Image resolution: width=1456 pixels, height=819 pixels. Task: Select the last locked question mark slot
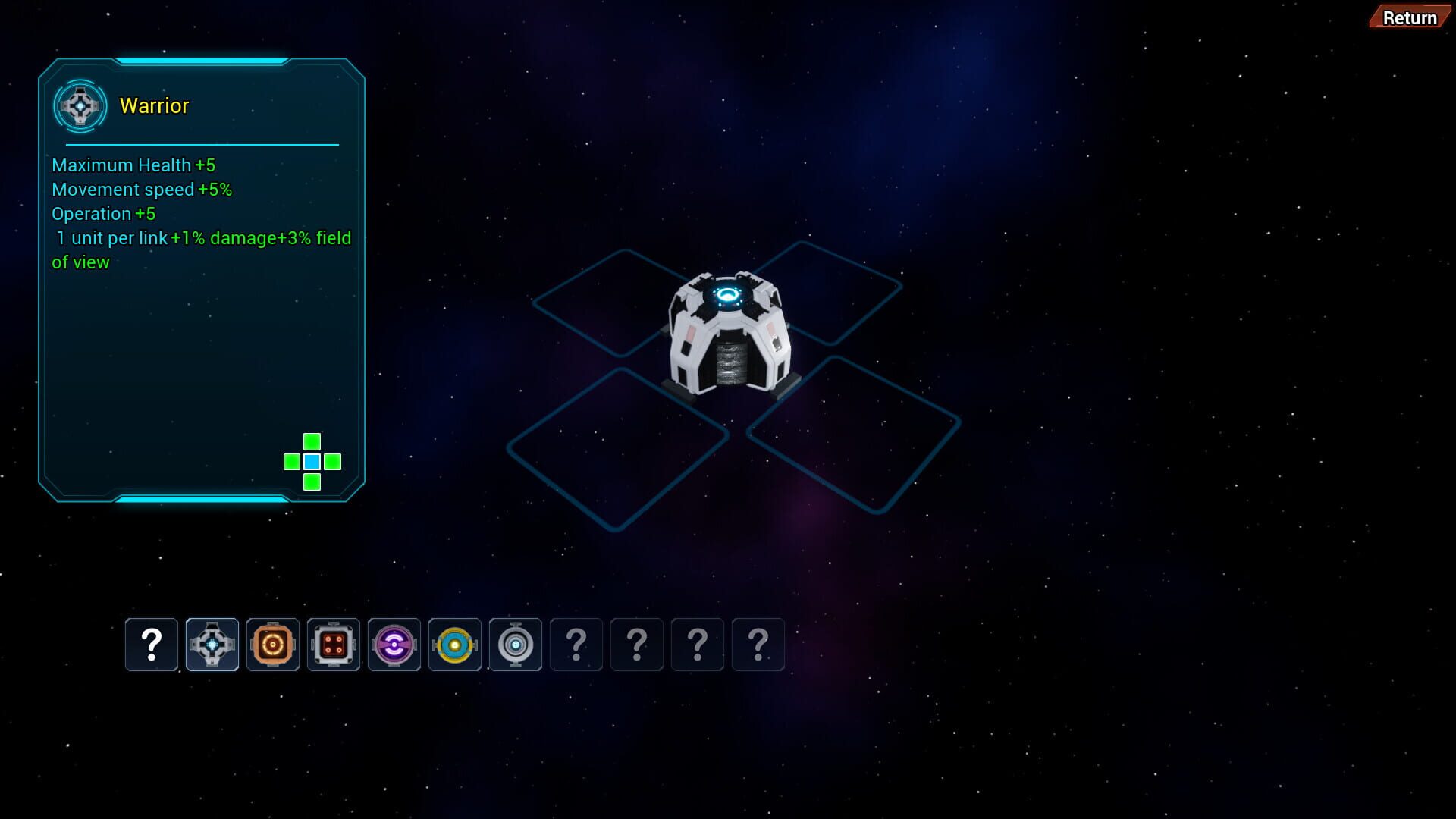pyautogui.click(x=758, y=645)
